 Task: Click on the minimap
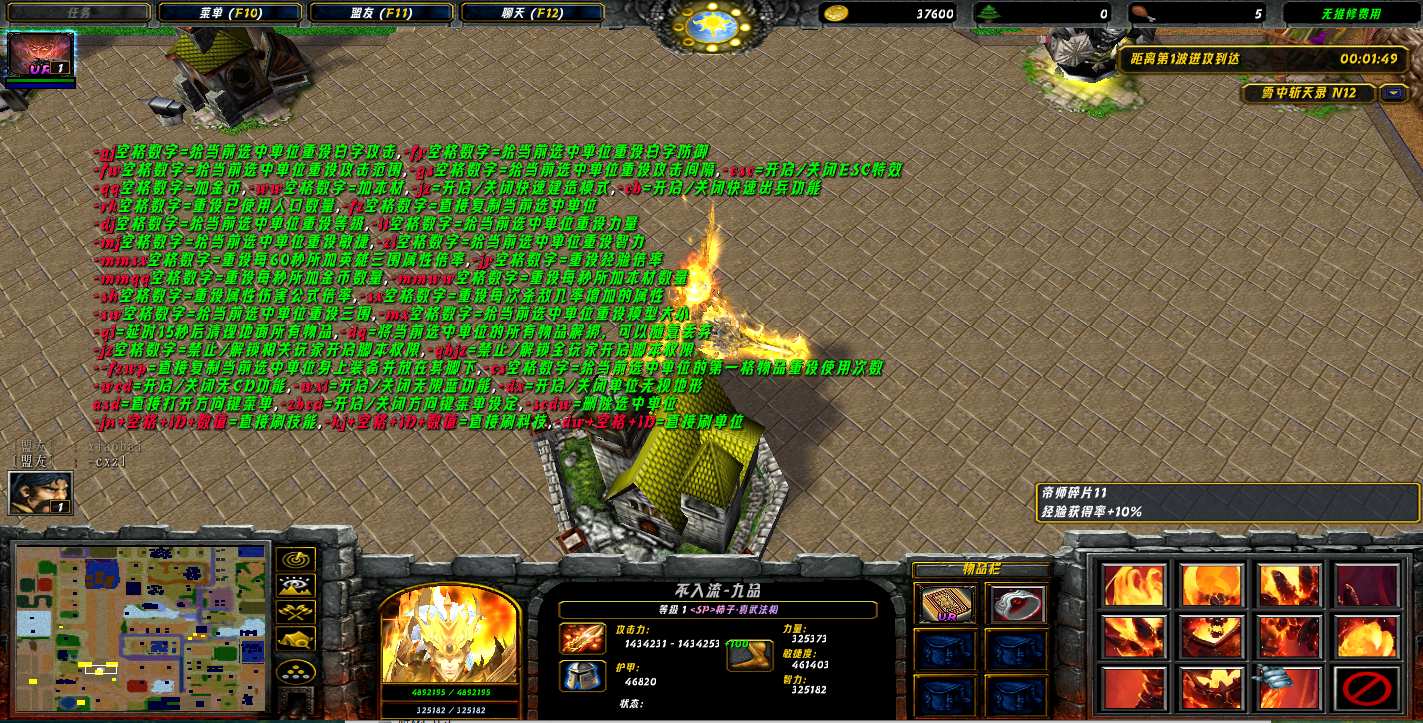pyautogui.click(x=141, y=627)
